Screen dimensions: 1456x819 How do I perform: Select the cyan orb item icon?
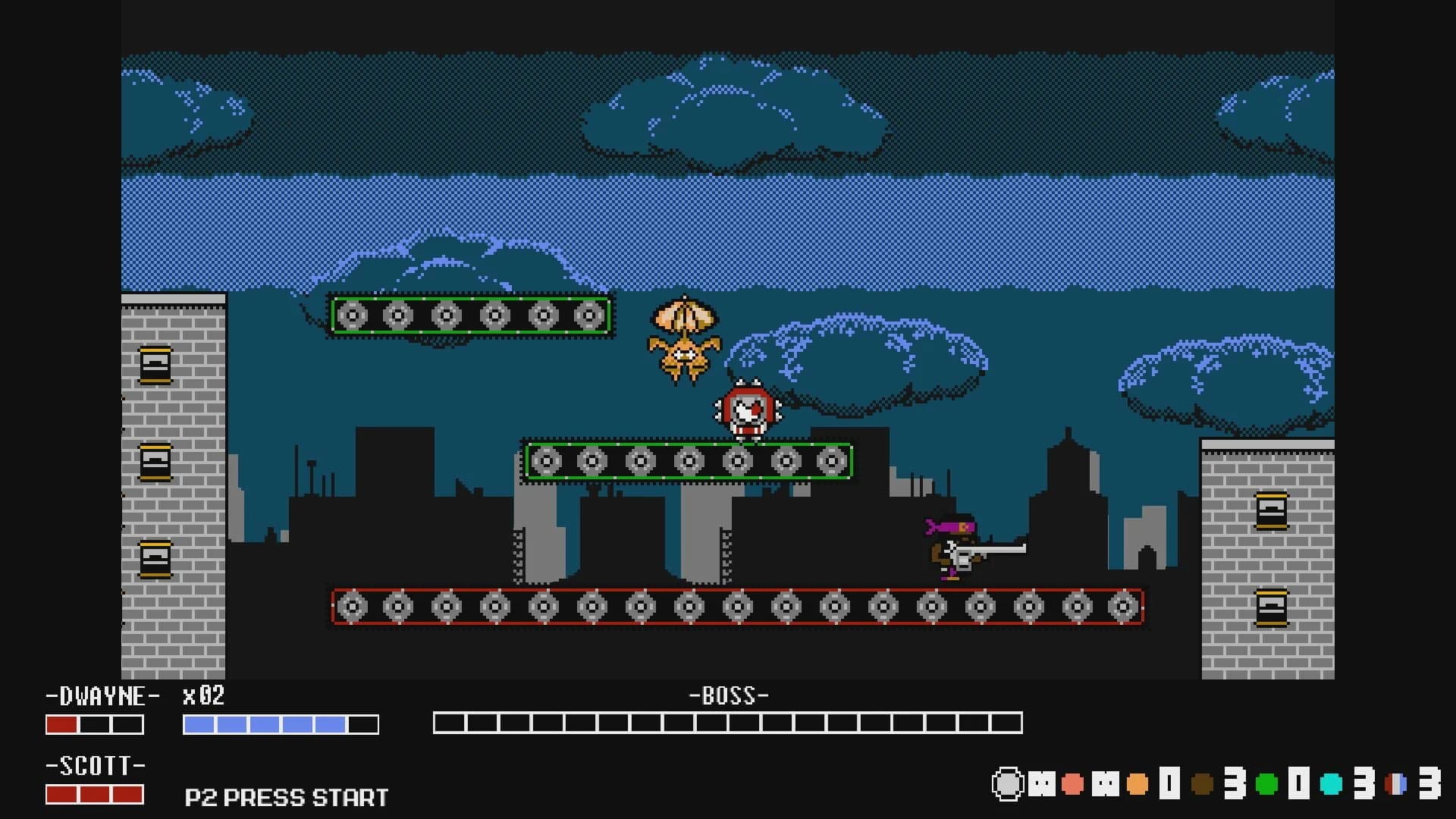point(1329,783)
